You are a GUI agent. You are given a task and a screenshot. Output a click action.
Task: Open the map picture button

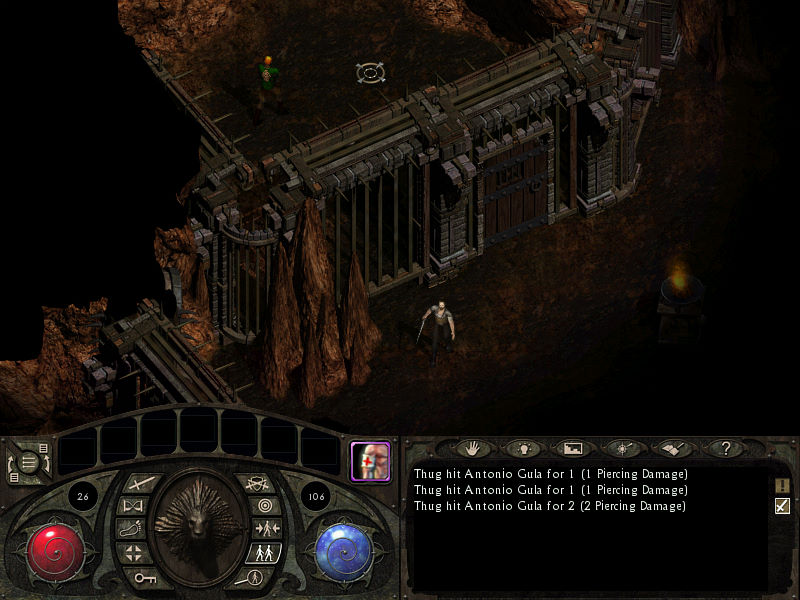coord(573,449)
